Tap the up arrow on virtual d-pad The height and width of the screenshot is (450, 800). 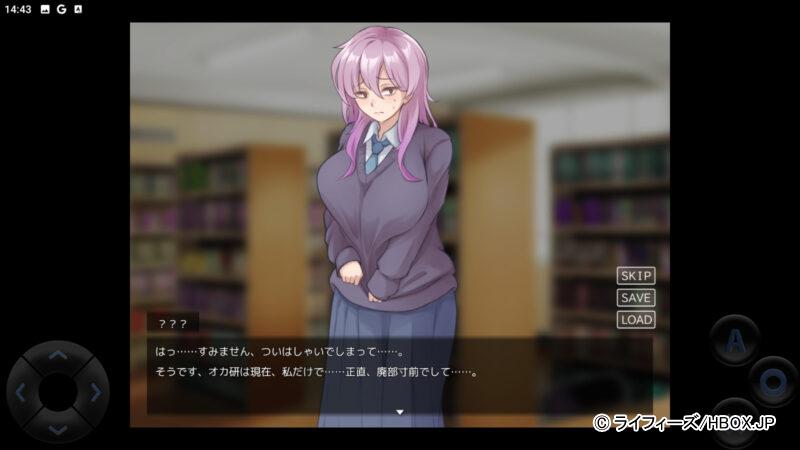point(58,356)
